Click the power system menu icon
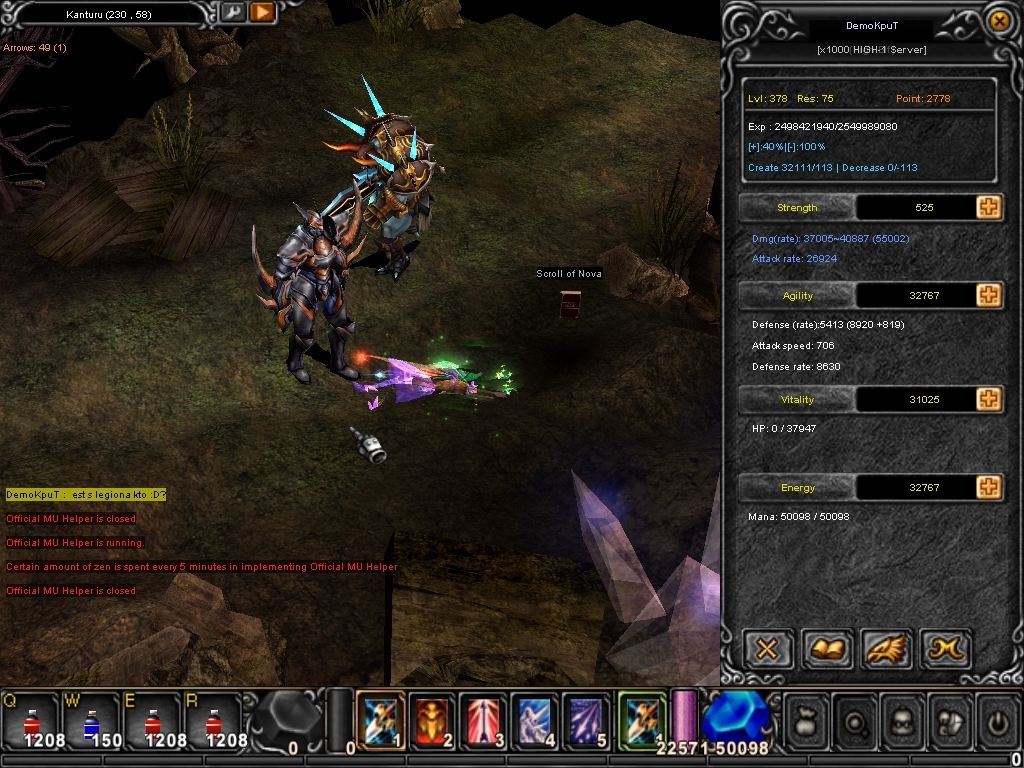 [x=996, y=721]
